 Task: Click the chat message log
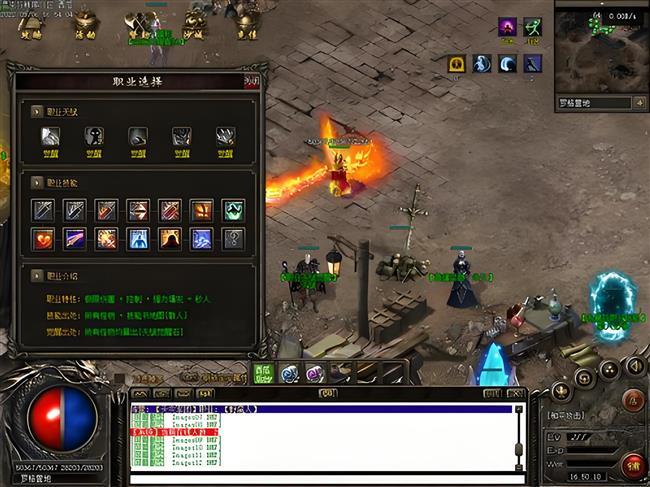tap(320, 440)
